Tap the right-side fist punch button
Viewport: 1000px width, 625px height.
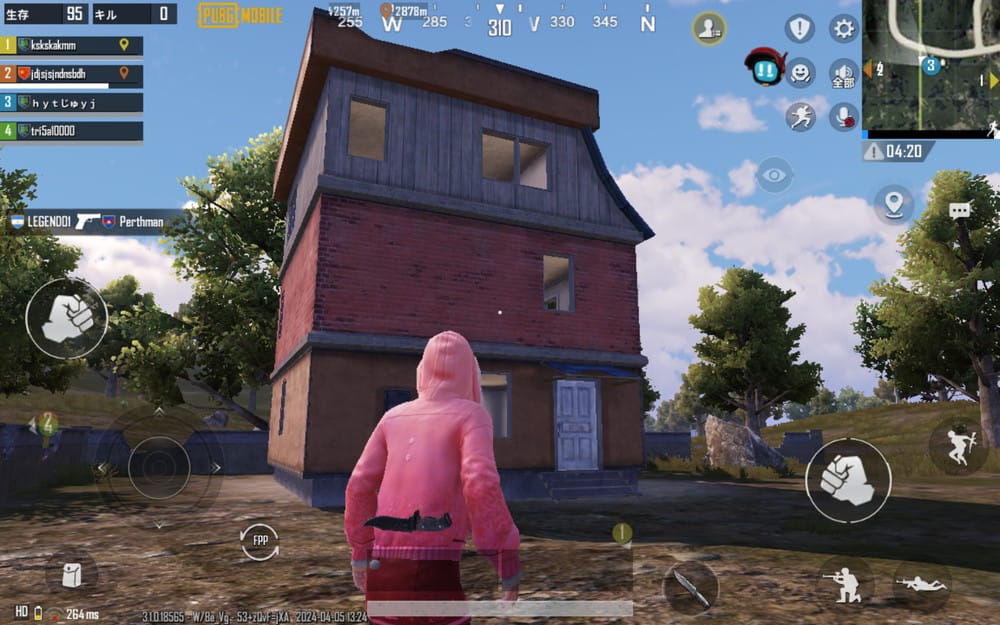click(848, 480)
